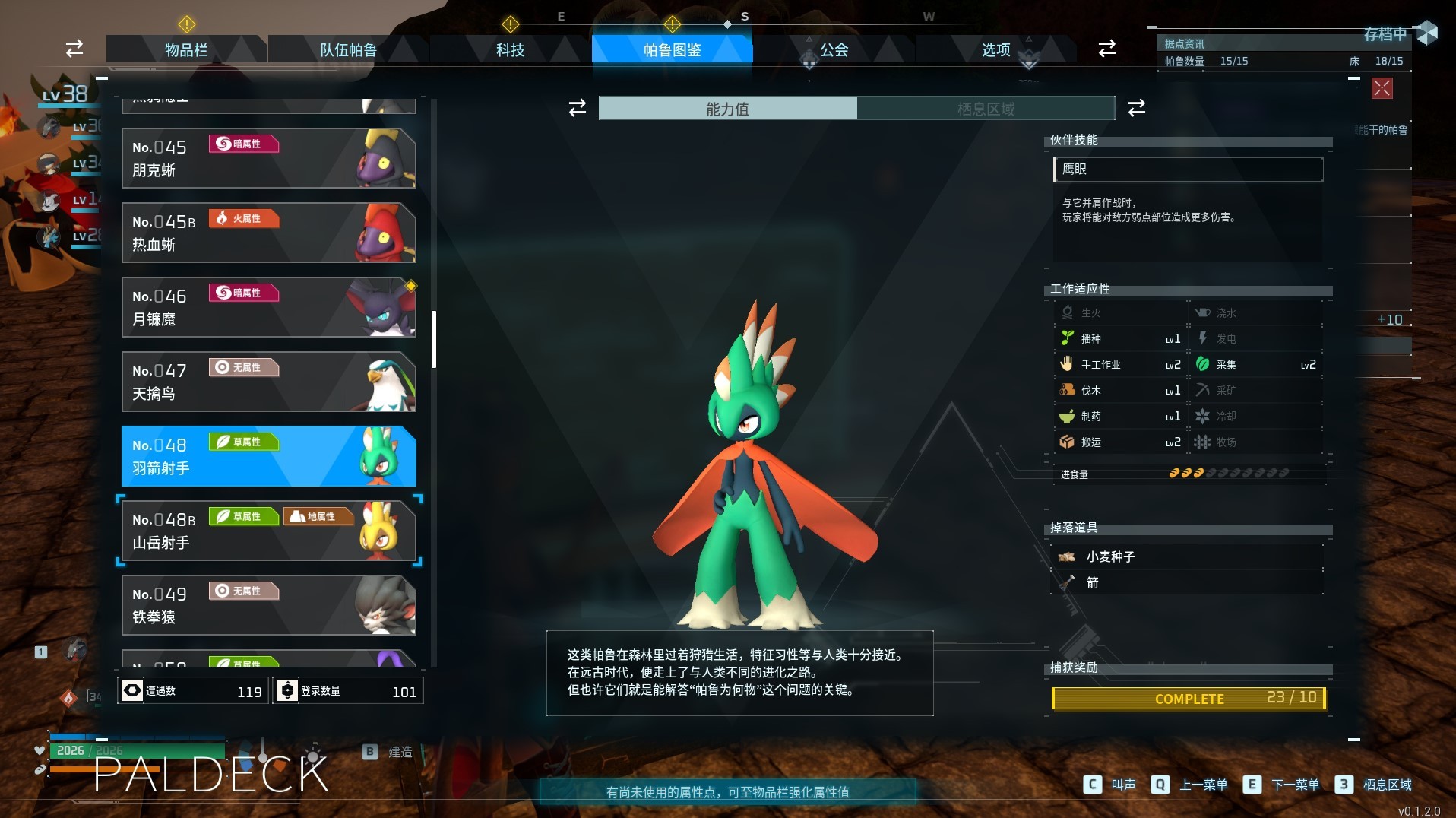Click the 火属性 badge on 热血蜥
This screenshot has height=818, width=1456.
[243, 218]
